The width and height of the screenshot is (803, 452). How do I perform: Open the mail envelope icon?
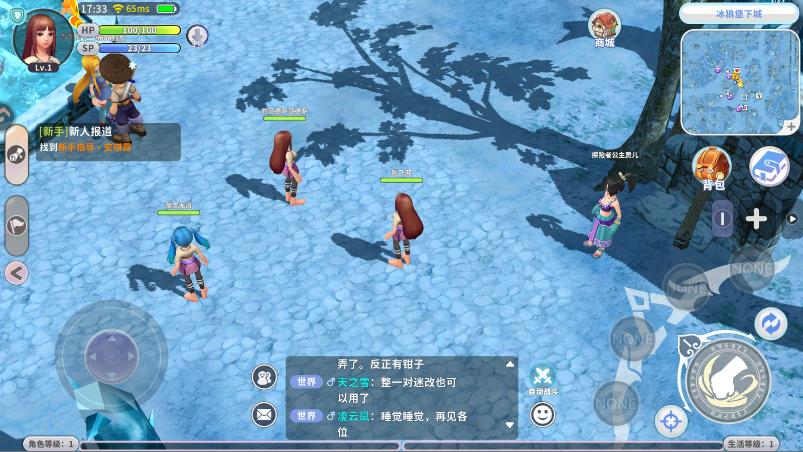(264, 412)
